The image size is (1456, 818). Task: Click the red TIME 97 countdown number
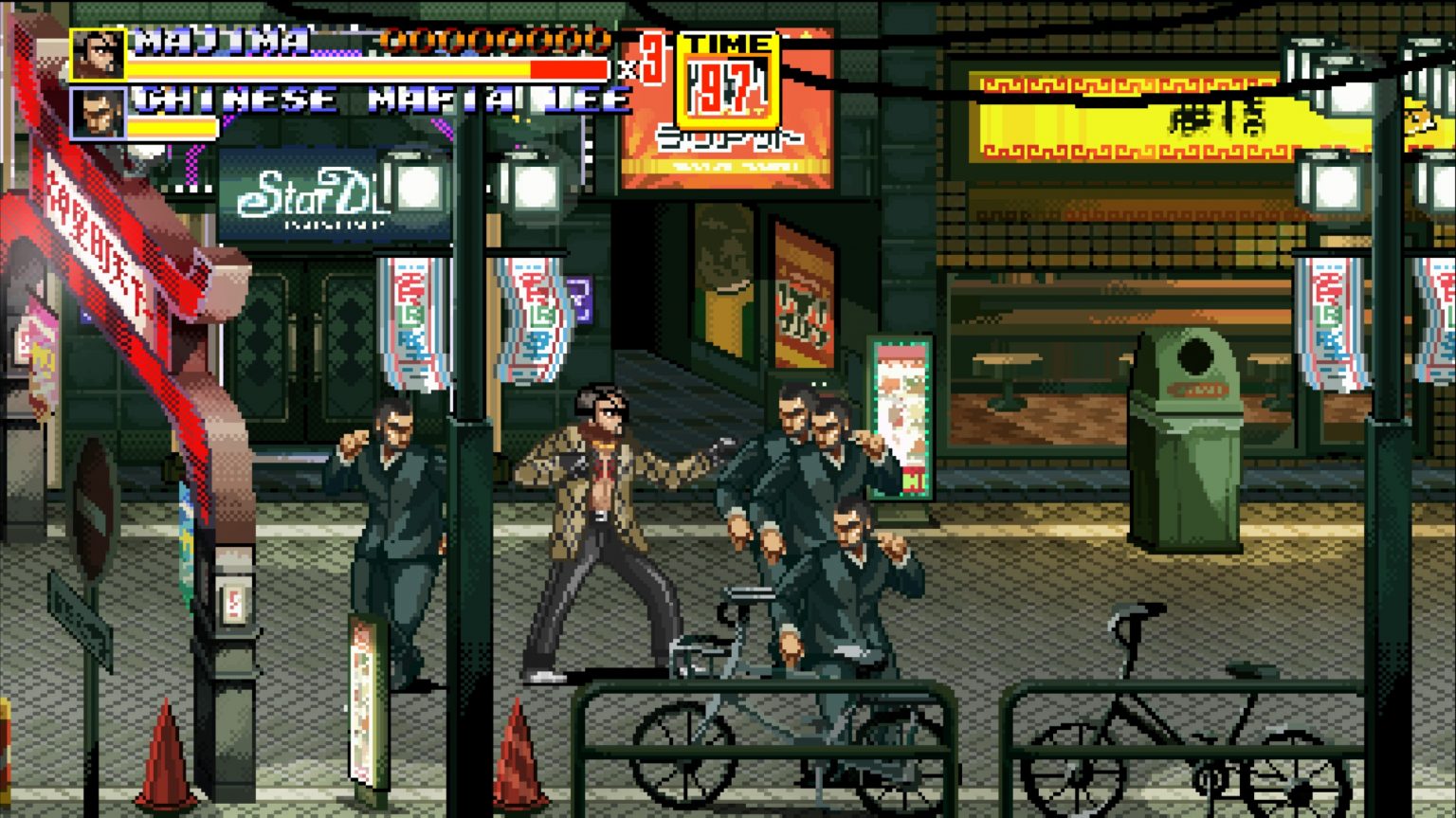pos(725,86)
